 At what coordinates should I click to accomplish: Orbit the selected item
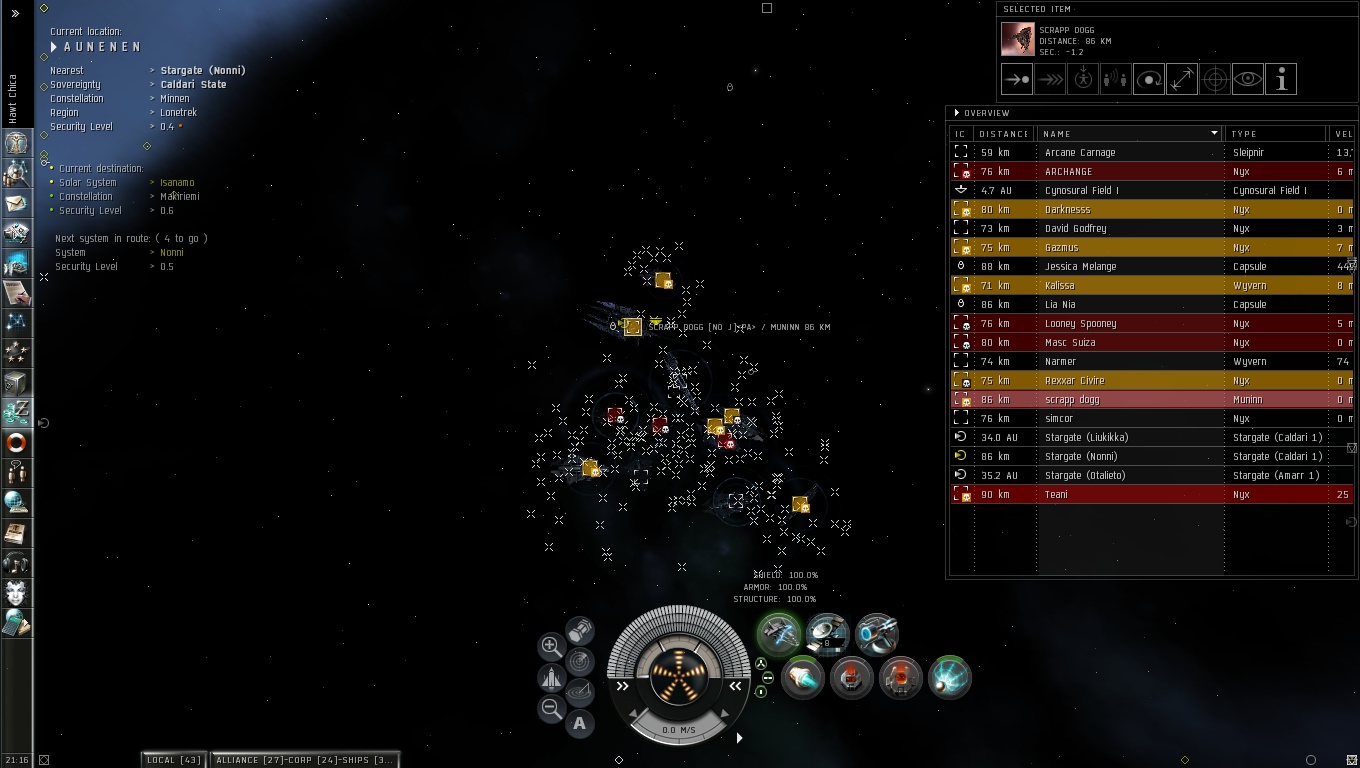point(1149,80)
